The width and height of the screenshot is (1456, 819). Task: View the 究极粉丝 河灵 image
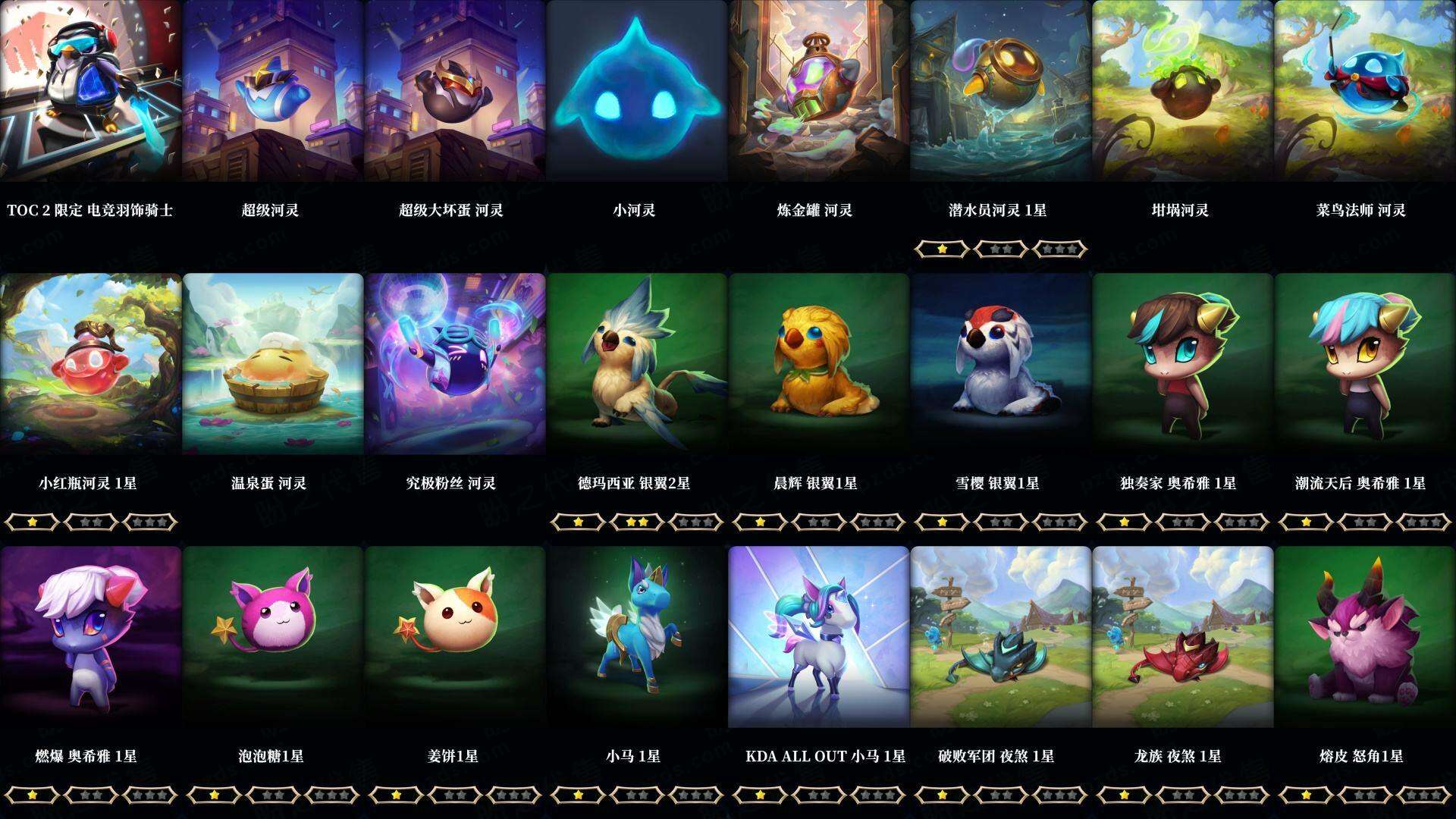(x=455, y=364)
